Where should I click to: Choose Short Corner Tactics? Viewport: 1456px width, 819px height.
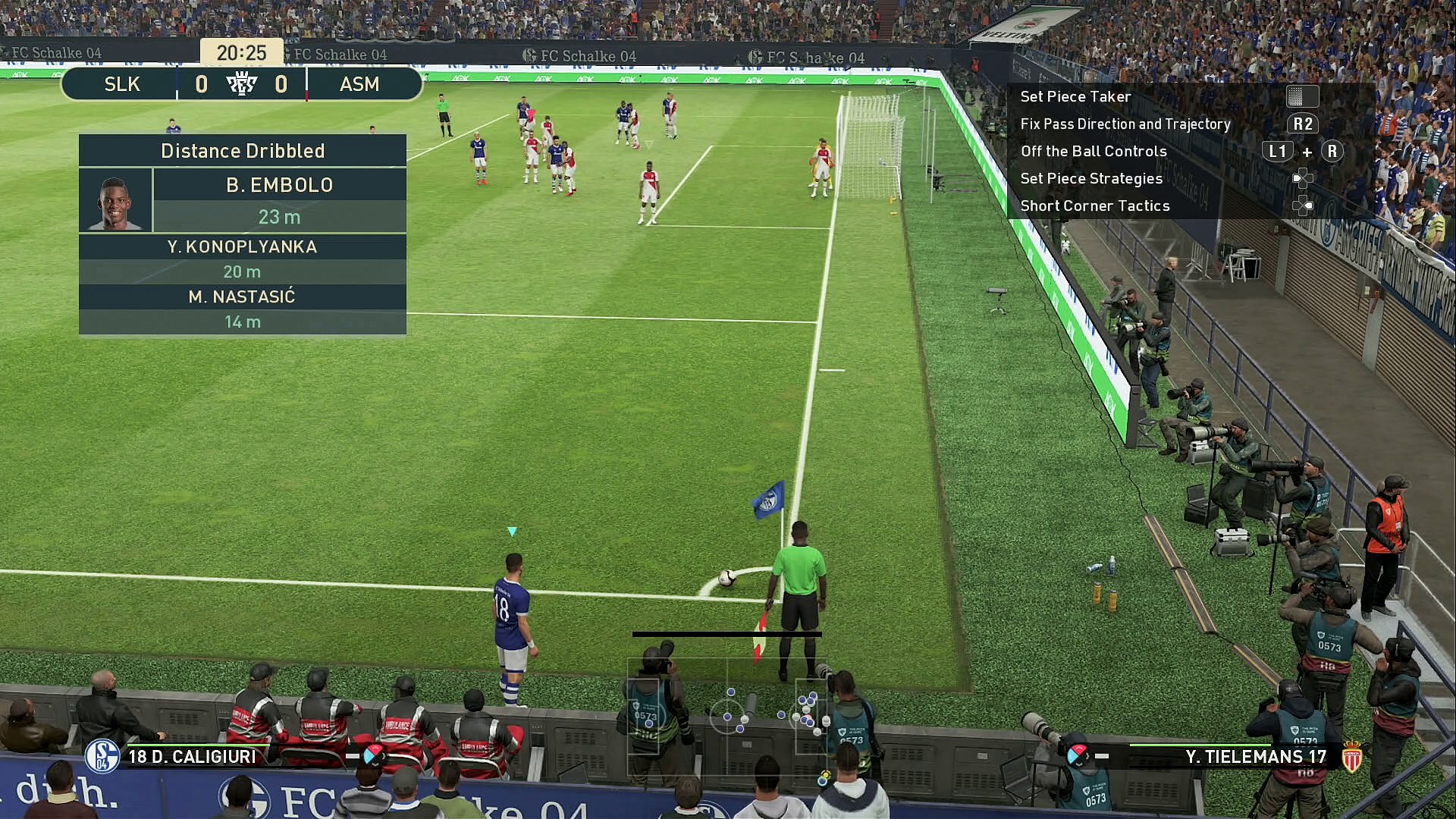(x=1094, y=206)
